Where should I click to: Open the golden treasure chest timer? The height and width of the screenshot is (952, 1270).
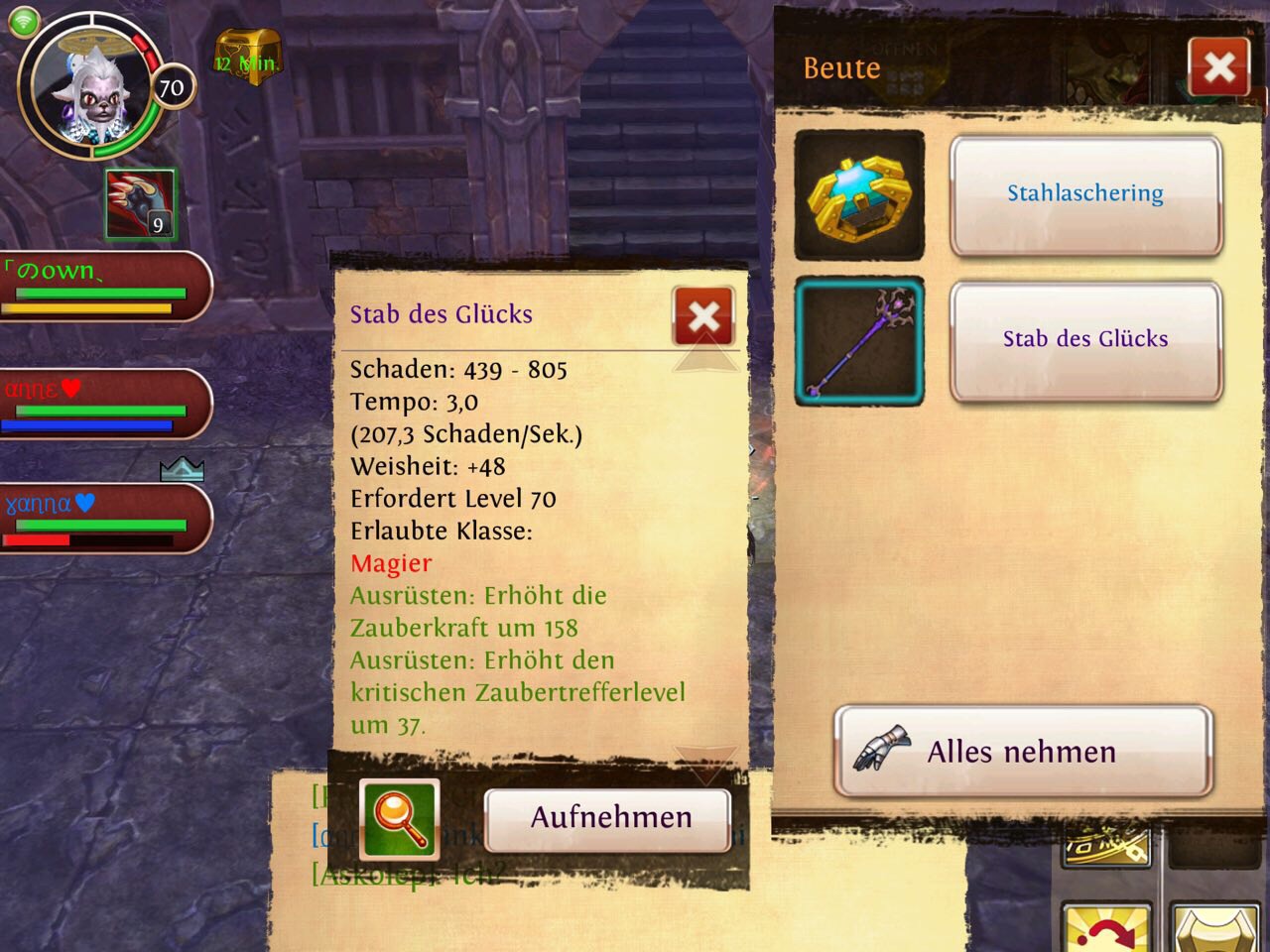247,57
